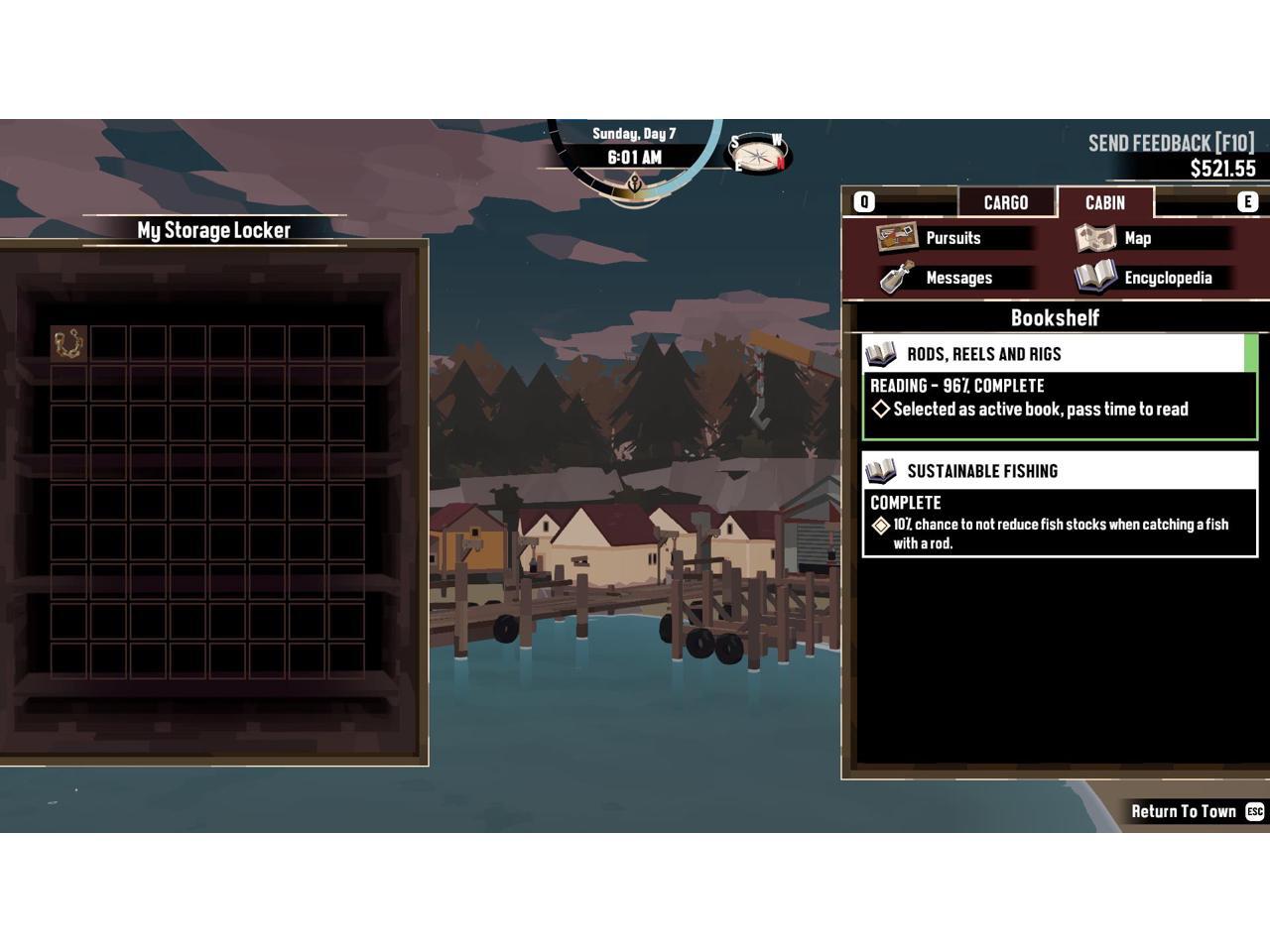Click Return To Town
1270x952 pixels.
point(1184,811)
